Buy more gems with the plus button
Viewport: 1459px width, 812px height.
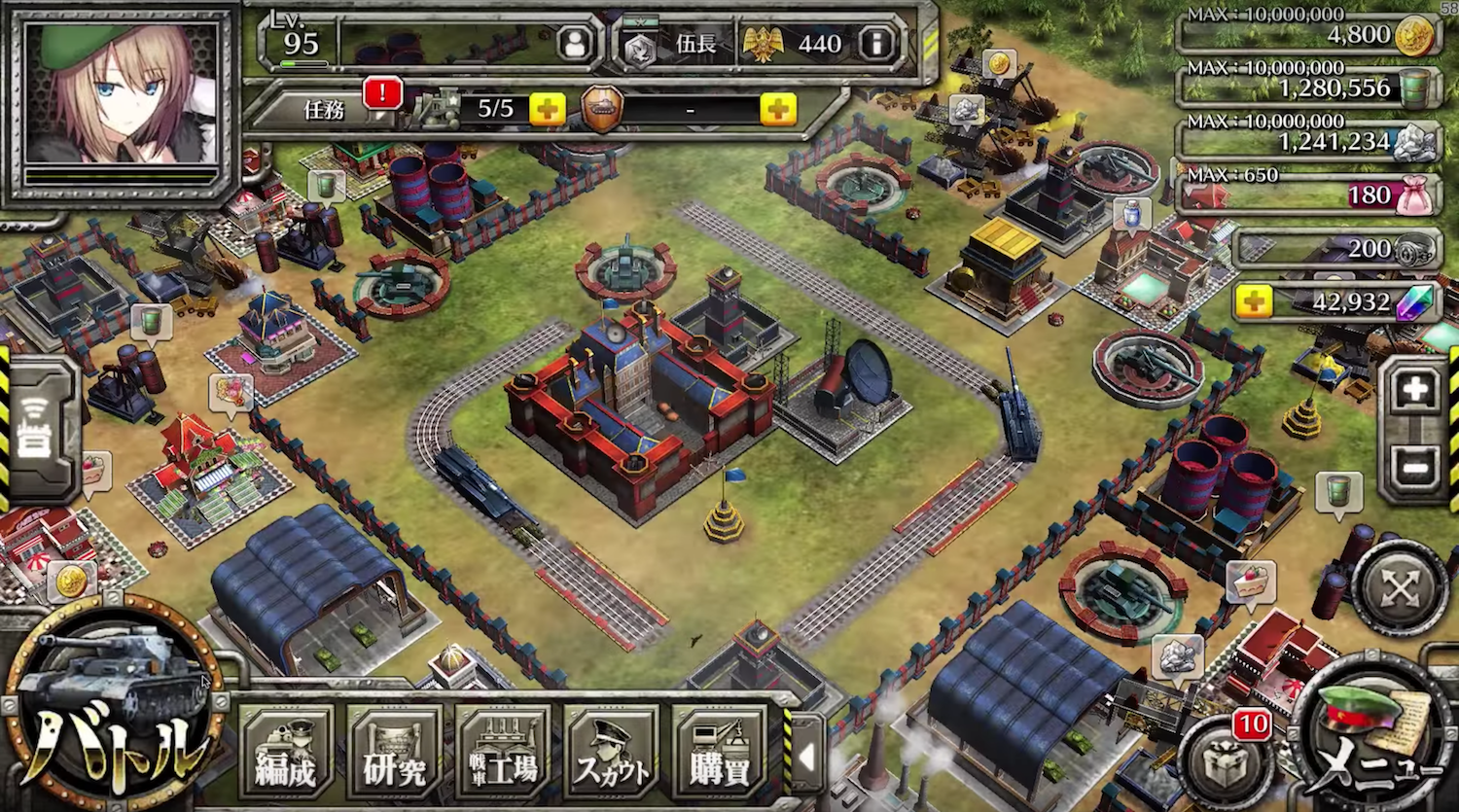click(1254, 302)
